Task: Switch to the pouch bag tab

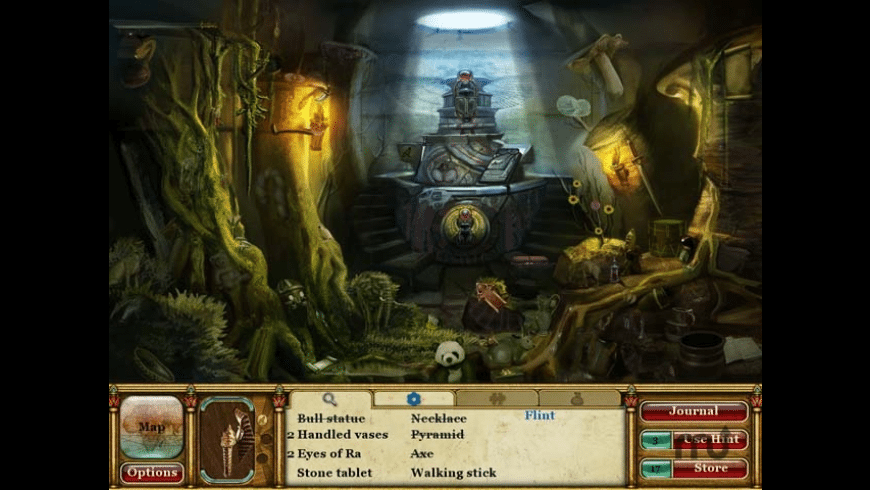Action: coord(580,399)
